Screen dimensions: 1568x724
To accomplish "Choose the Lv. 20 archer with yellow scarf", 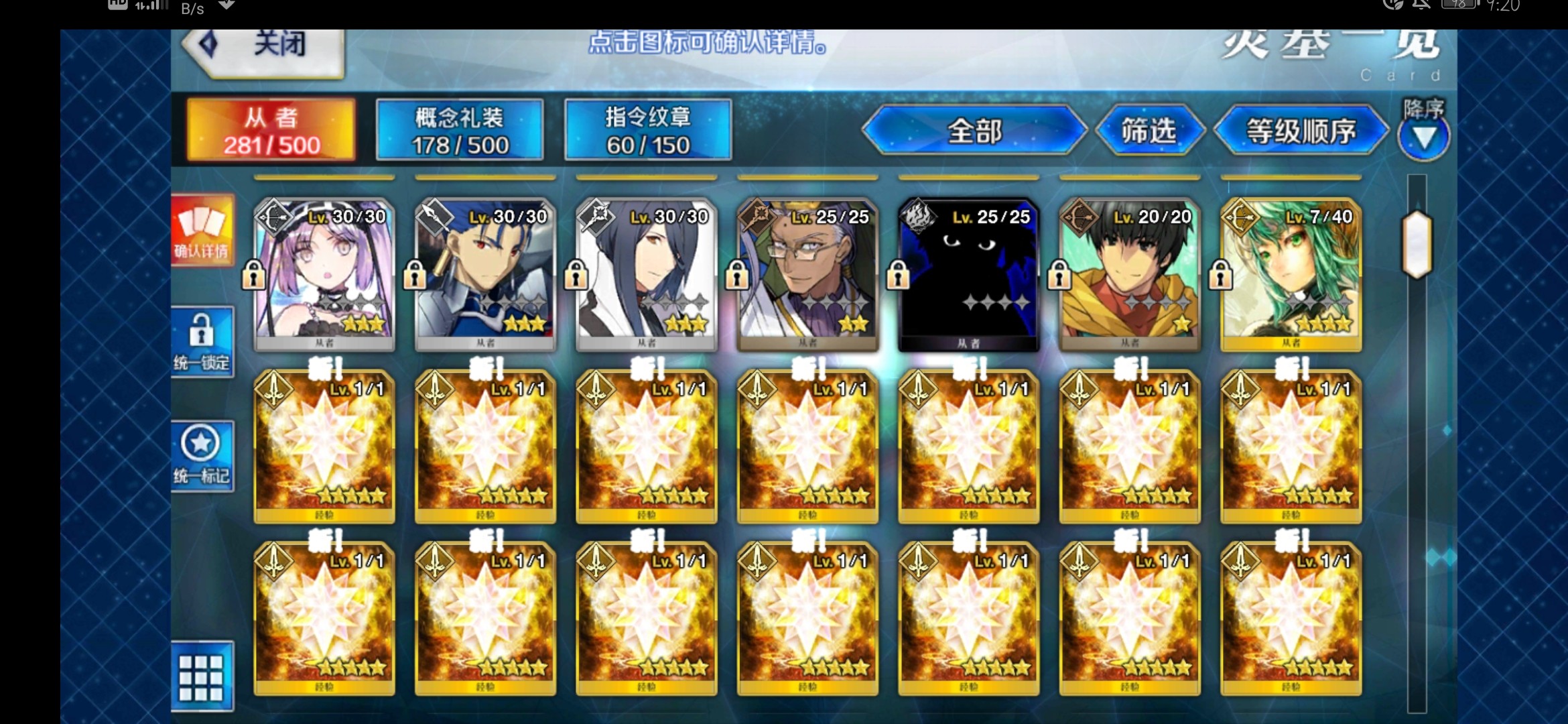I will 1130,275.
